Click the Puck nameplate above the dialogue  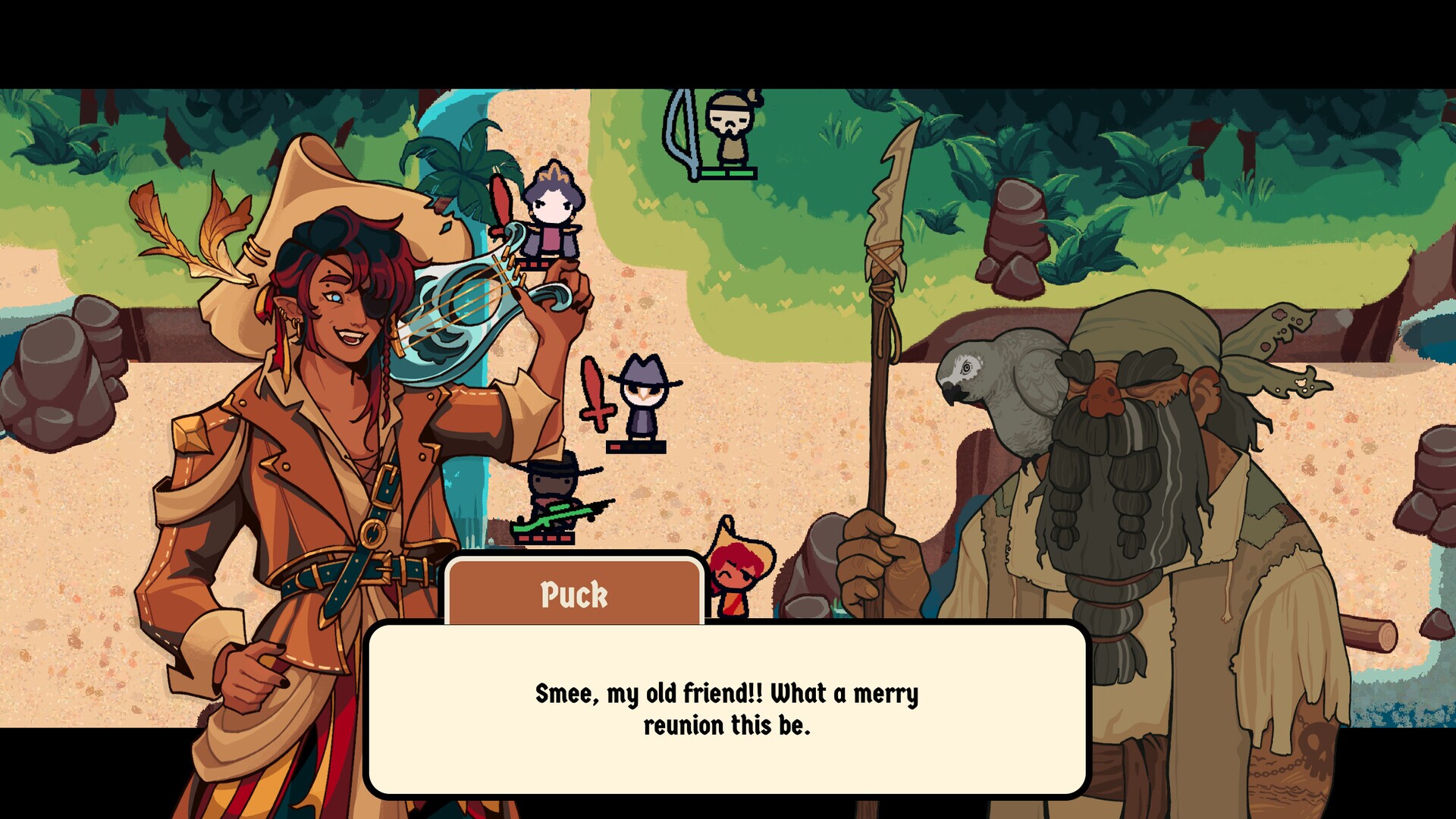(x=574, y=595)
